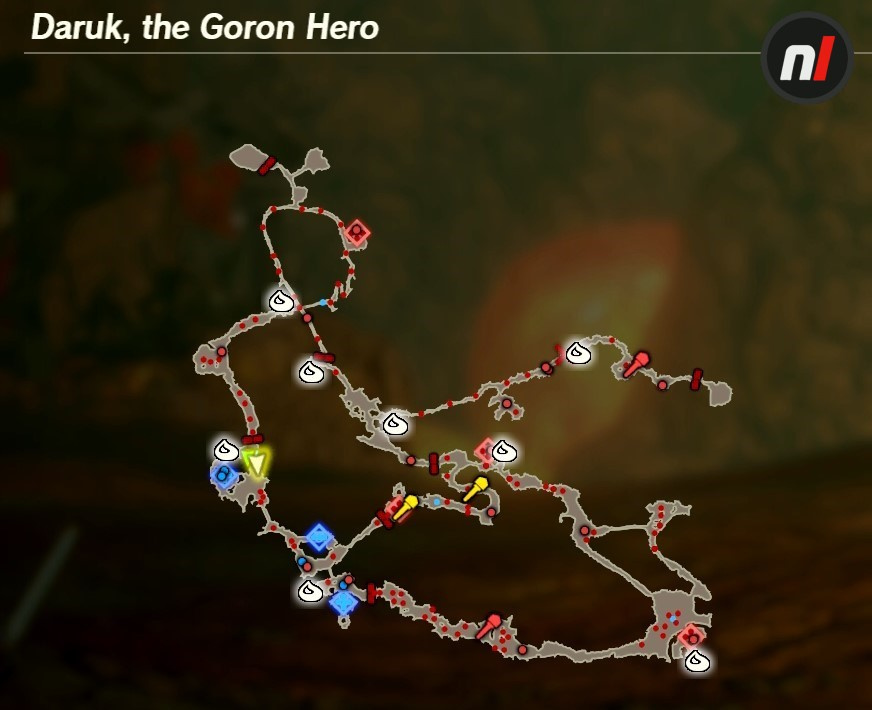Choose the red diamond marker on the circular loop path

(356, 233)
